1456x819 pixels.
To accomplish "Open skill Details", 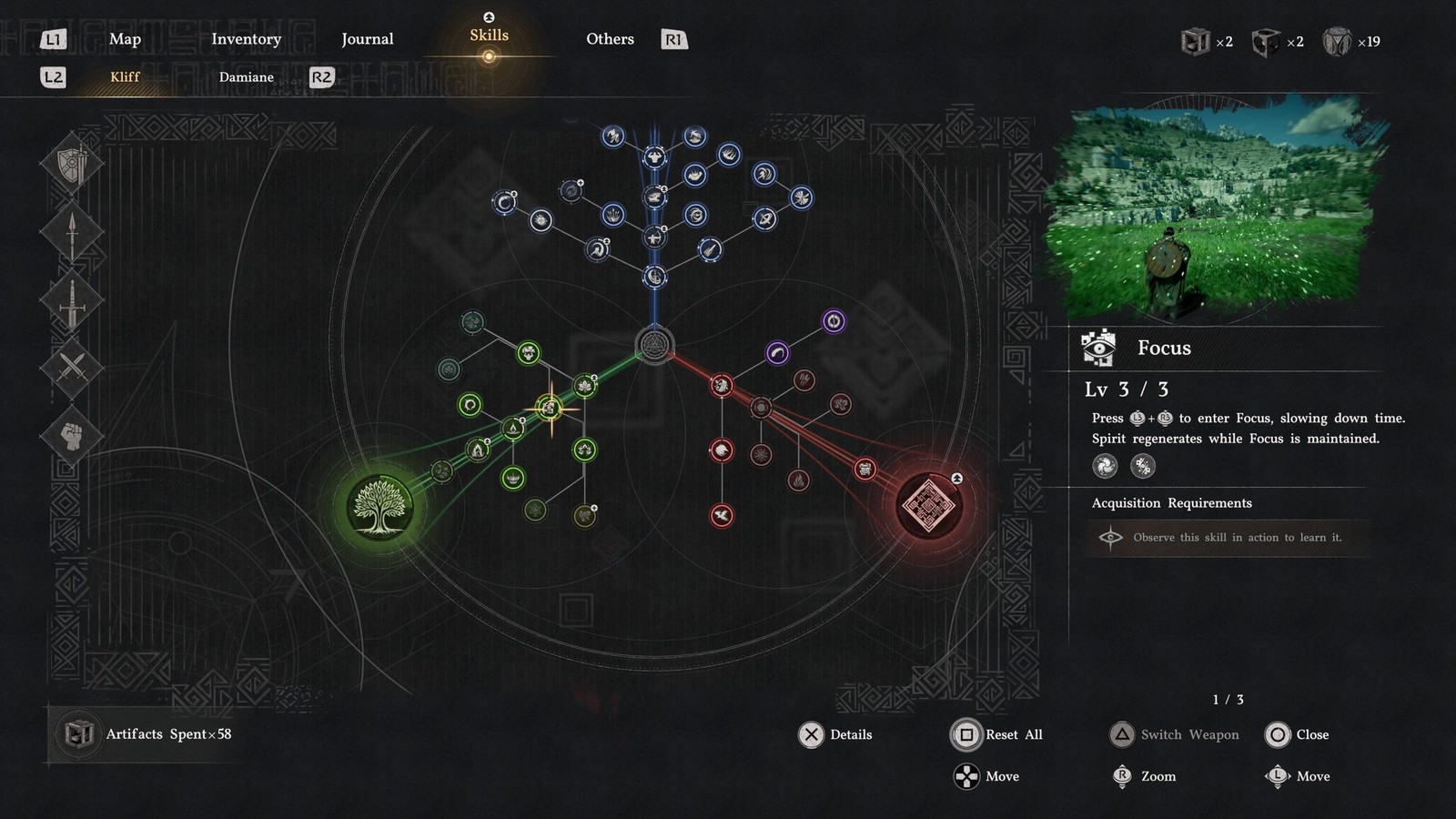I will [835, 734].
